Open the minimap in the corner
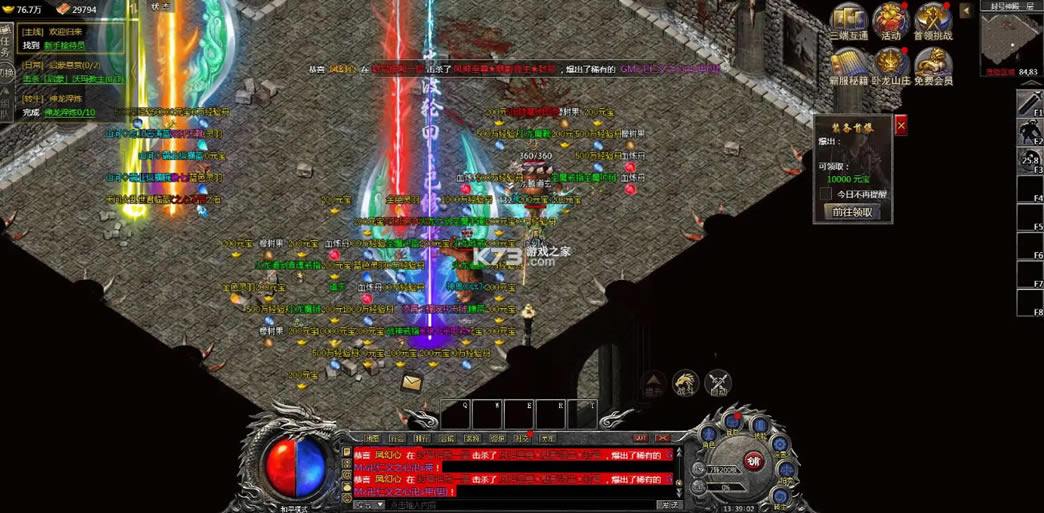The image size is (1044, 513). [x=1010, y=38]
